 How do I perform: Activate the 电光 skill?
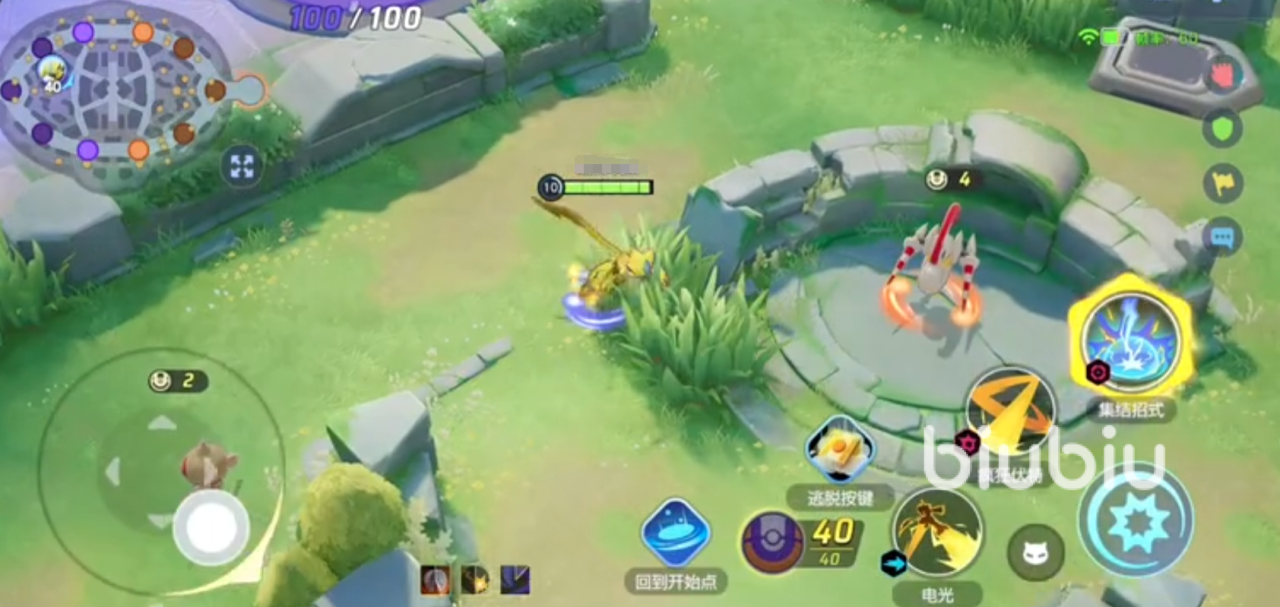coord(937,532)
